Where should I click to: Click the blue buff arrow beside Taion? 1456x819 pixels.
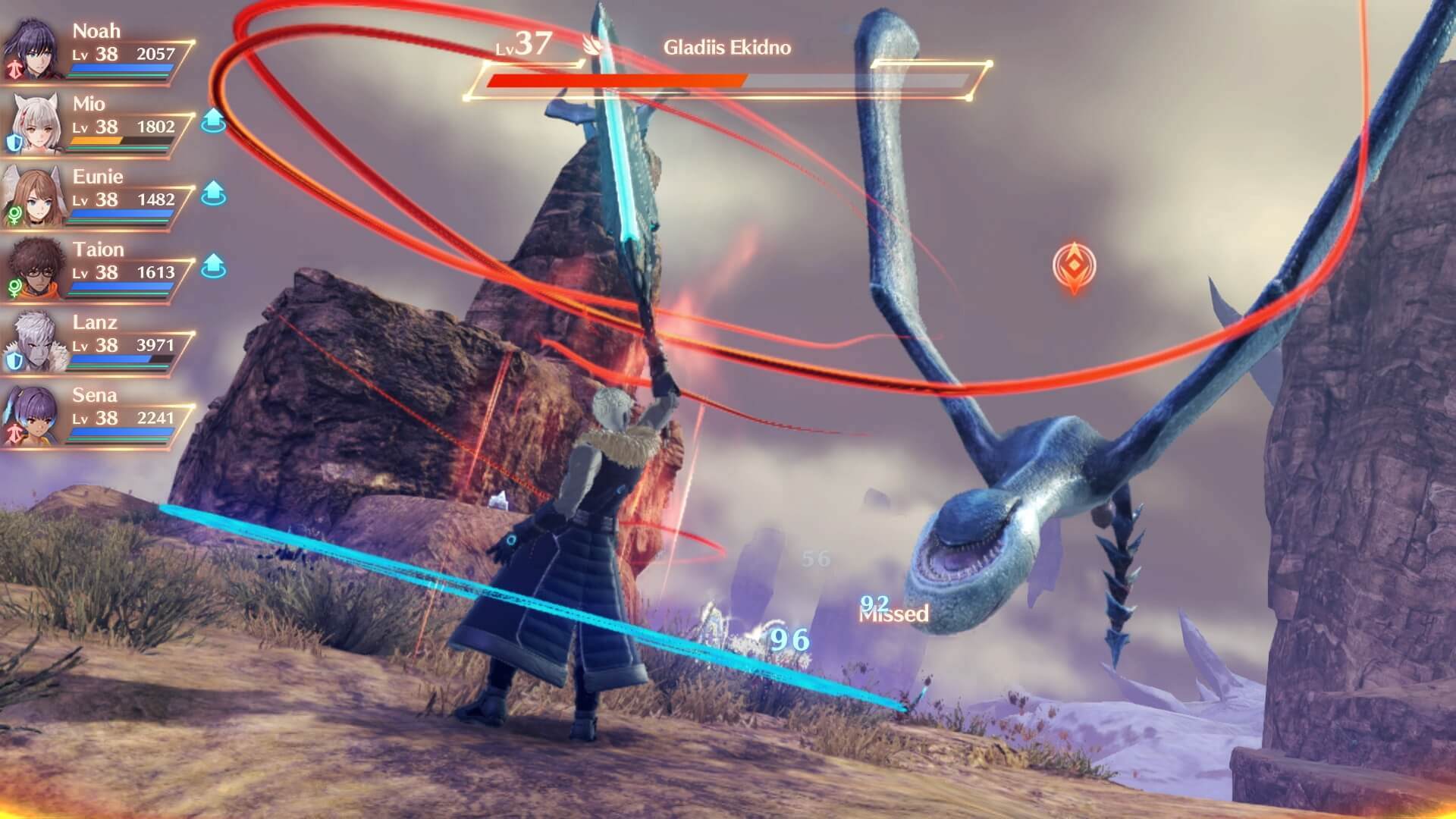[x=214, y=266]
